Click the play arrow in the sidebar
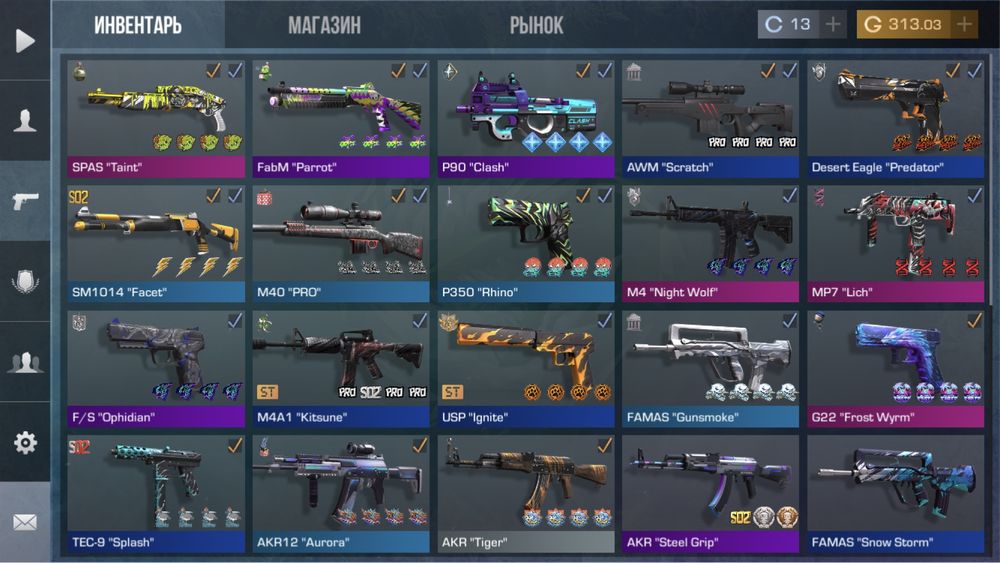This screenshot has height=563, width=1000. point(25,40)
